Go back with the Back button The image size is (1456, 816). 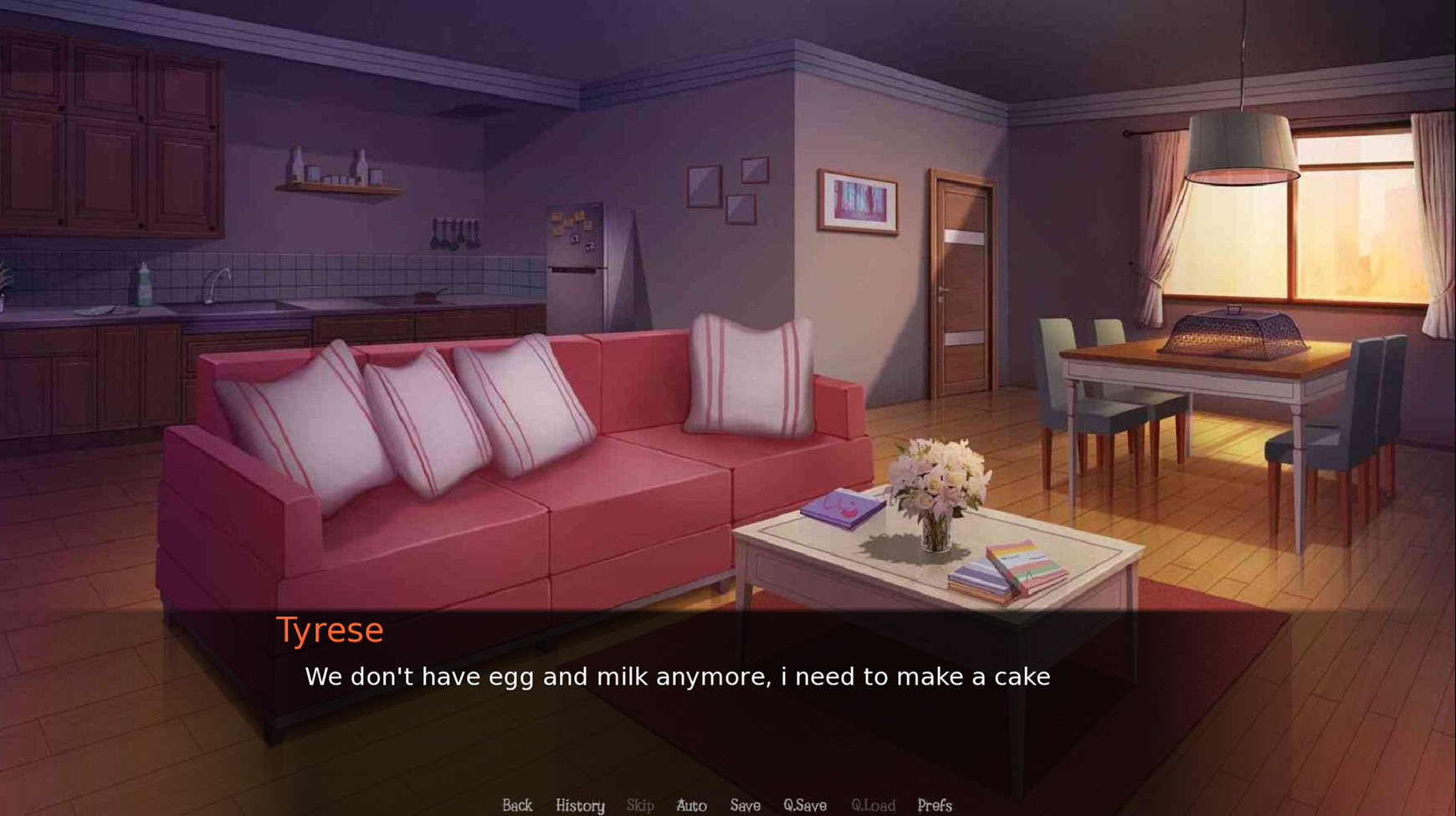pyautogui.click(x=517, y=805)
